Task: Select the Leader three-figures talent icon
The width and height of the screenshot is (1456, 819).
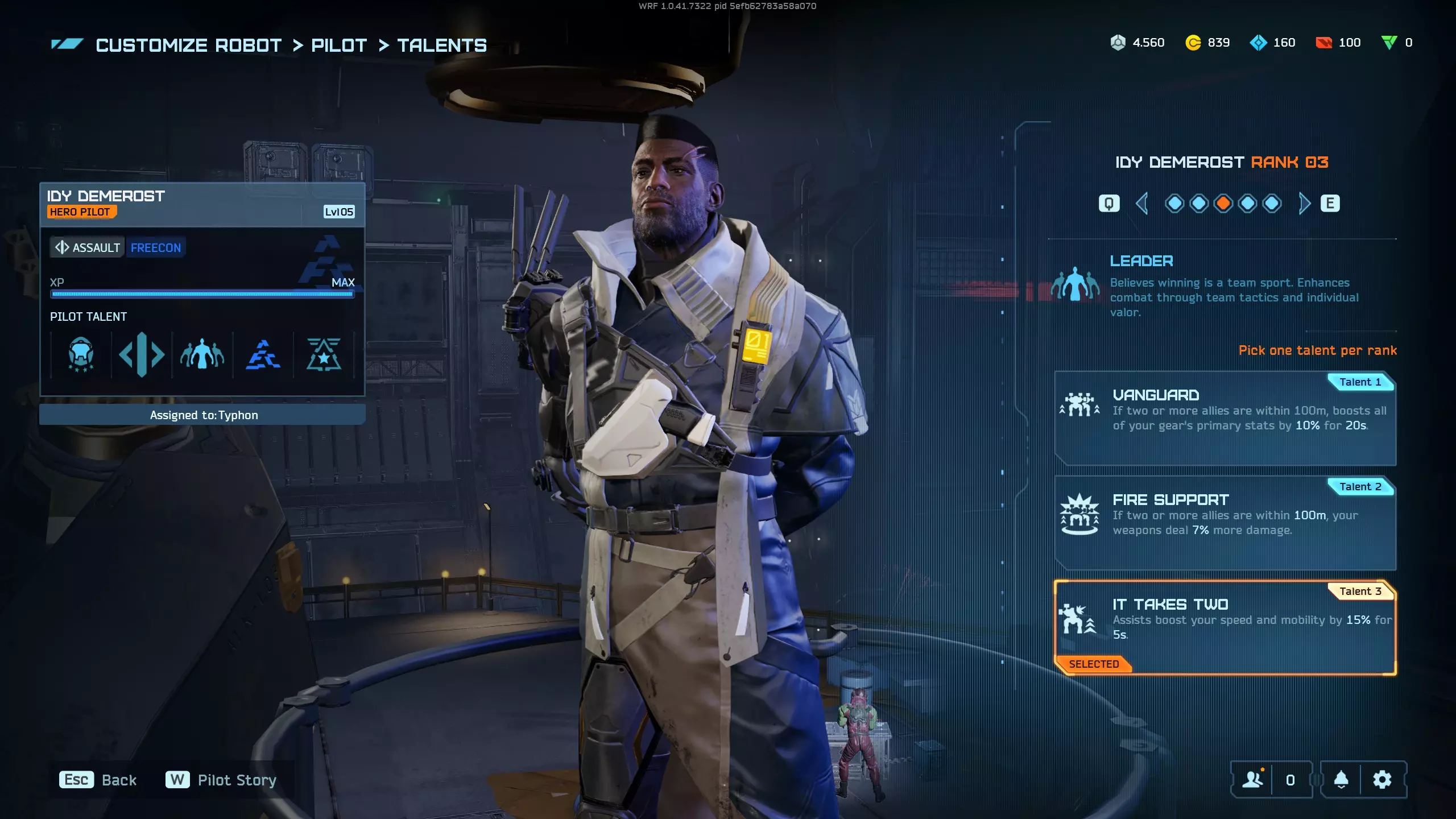Action: pos(202,354)
